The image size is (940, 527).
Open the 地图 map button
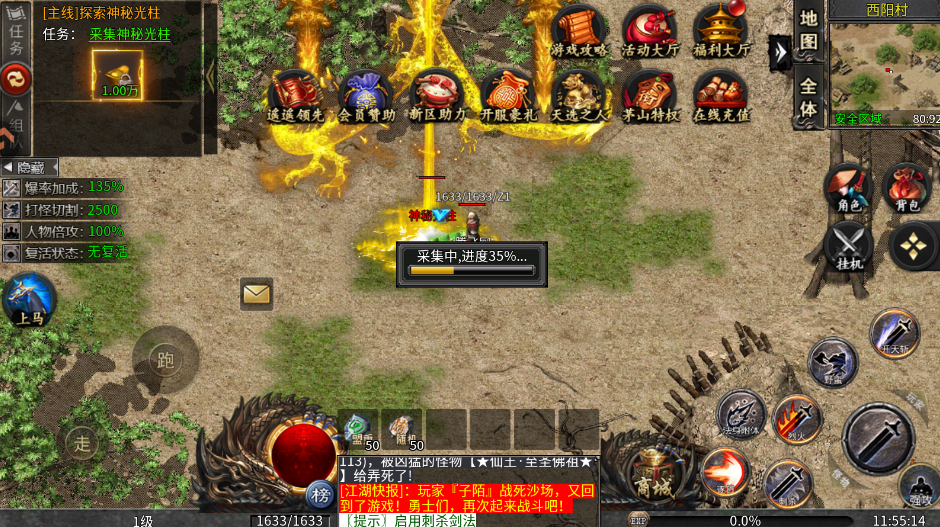(x=808, y=30)
